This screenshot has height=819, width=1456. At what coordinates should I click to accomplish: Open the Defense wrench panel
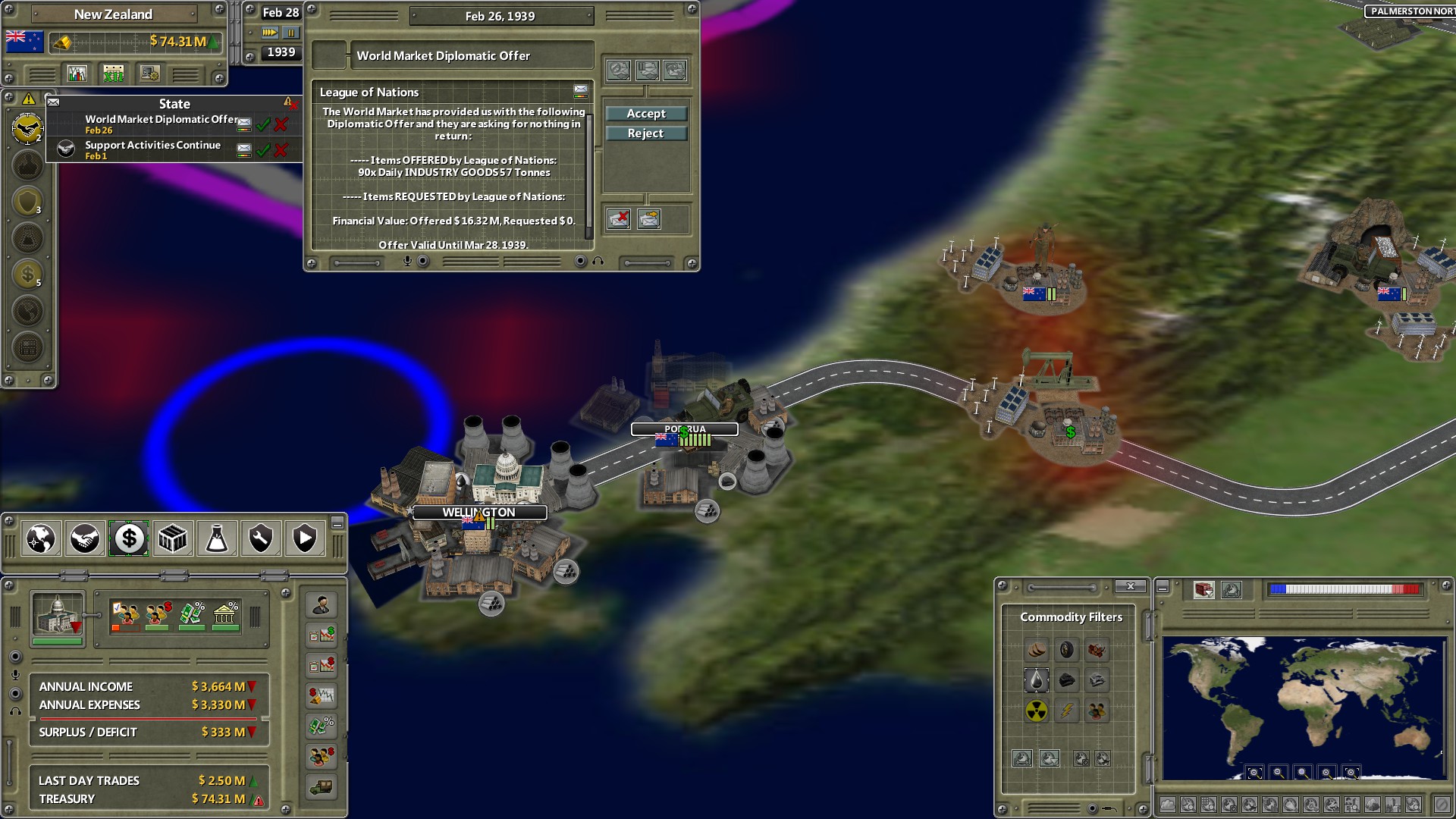[260, 538]
